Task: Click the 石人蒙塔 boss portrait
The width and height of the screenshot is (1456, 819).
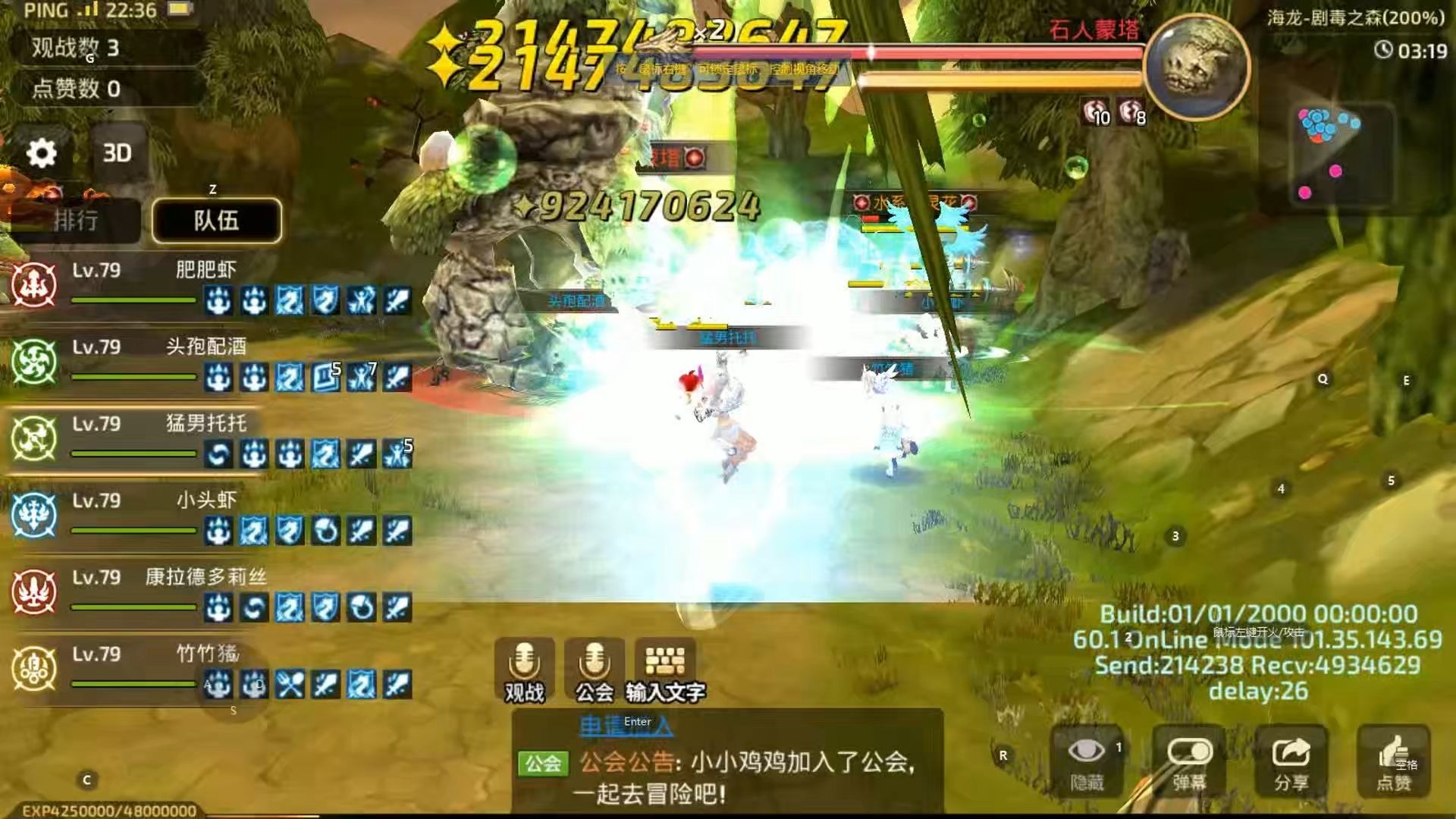Action: coord(1196,67)
